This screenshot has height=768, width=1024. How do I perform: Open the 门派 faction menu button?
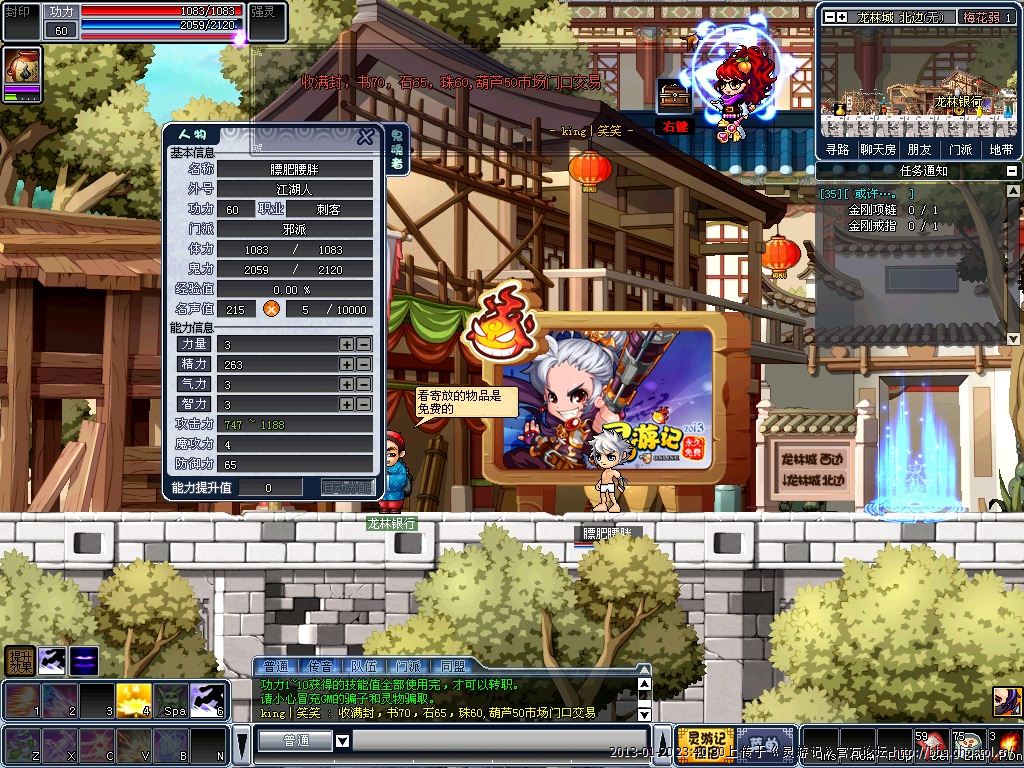click(x=960, y=149)
